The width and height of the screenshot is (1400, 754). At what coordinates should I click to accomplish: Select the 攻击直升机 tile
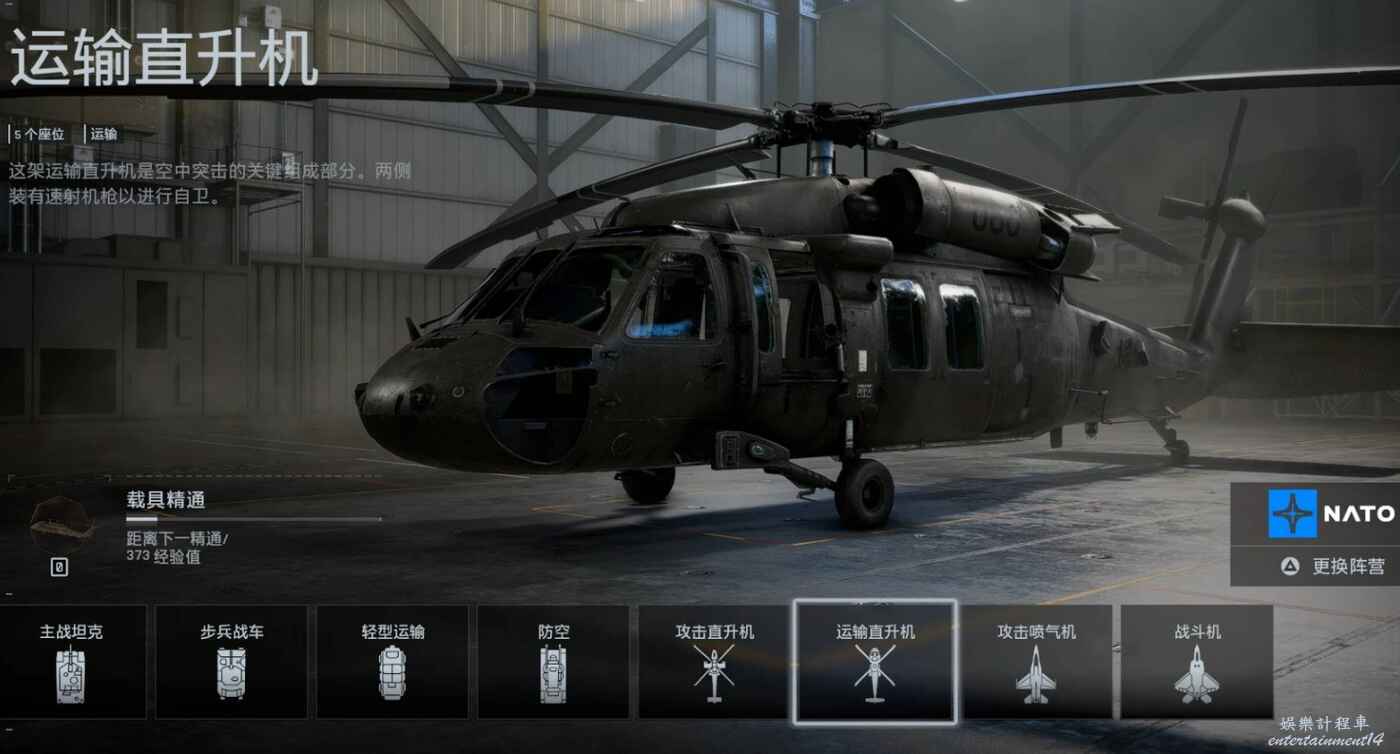tap(714, 661)
